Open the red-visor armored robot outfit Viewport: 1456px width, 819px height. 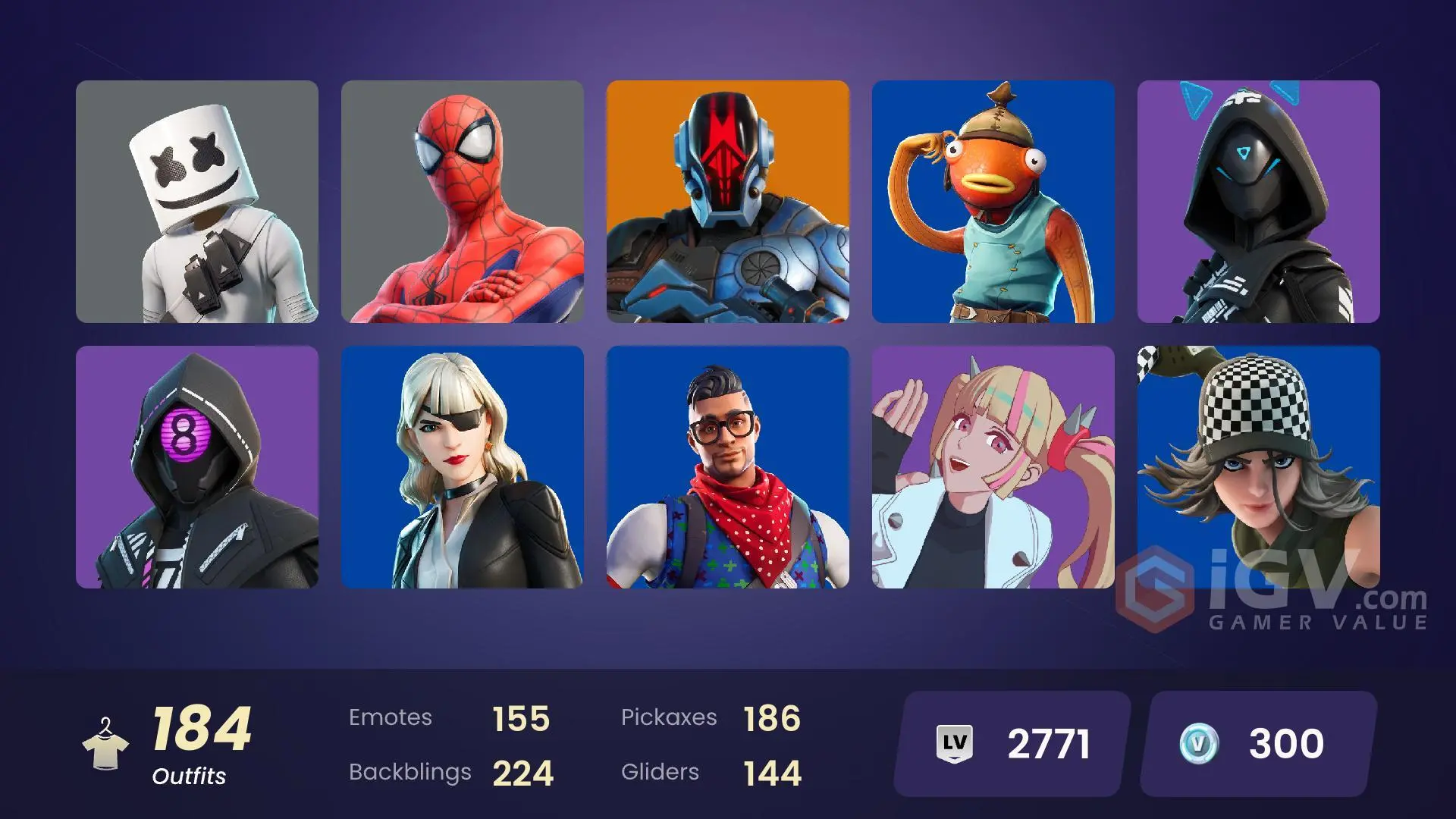click(x=728, y=202)
